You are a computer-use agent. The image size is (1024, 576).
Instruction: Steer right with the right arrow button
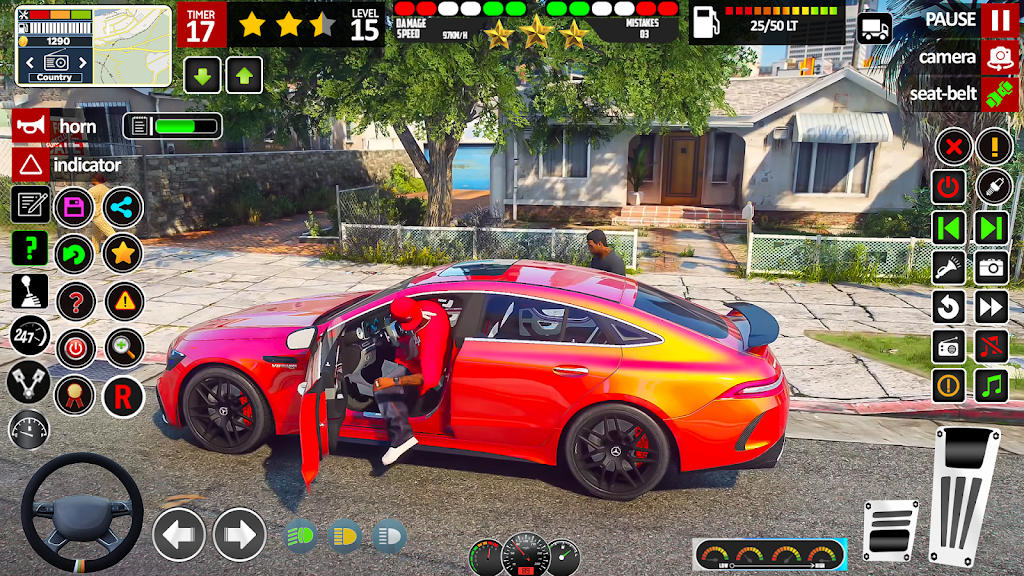[x=239, y=534]
